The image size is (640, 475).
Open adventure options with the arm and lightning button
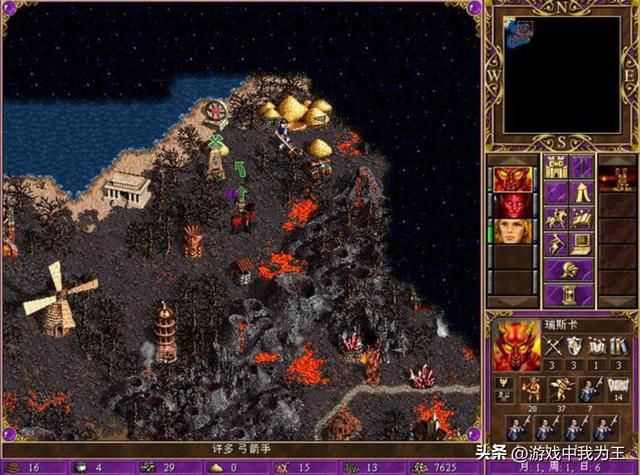555,244
